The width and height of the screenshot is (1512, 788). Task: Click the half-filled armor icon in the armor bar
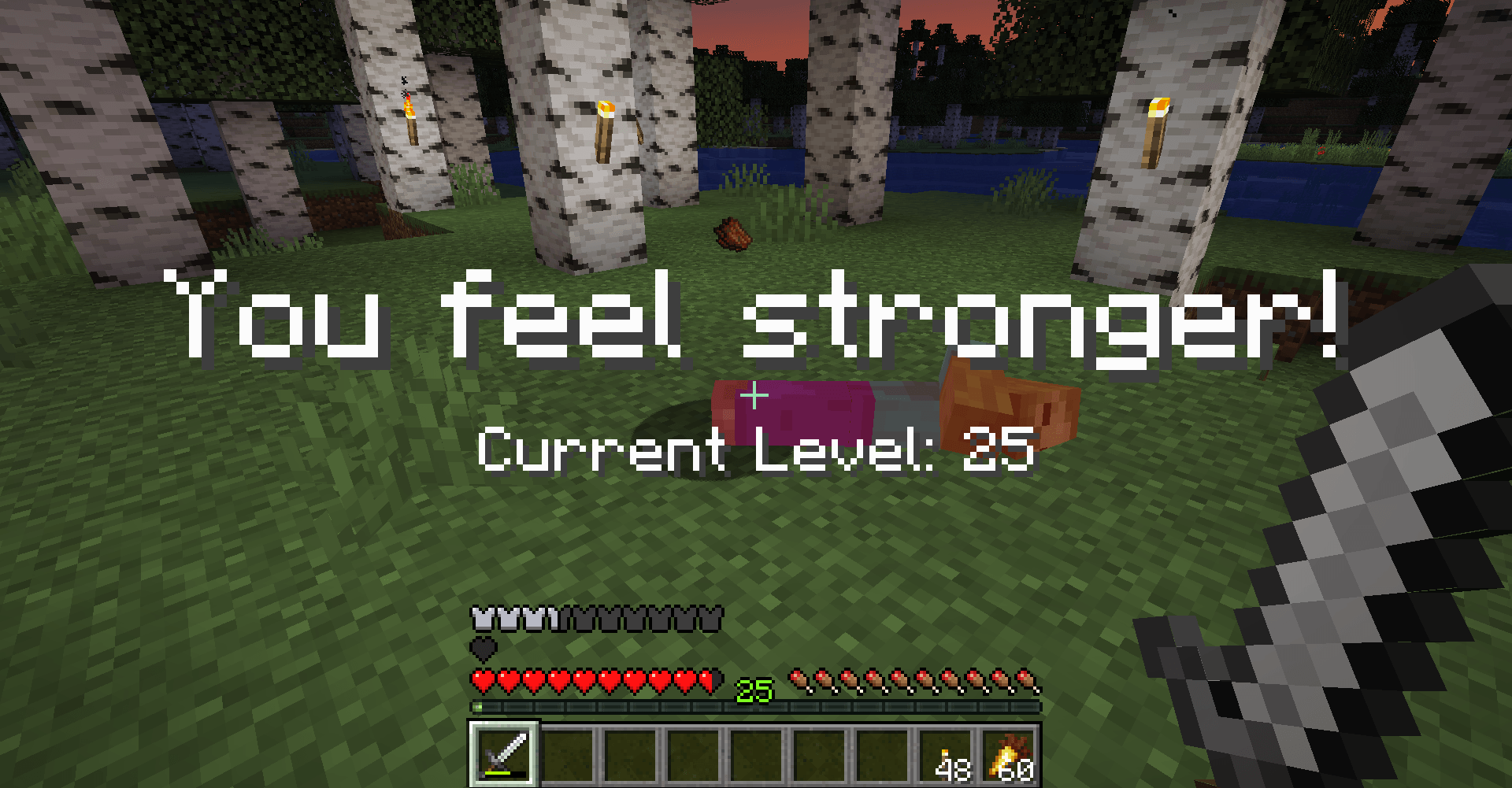click(551, 618)
